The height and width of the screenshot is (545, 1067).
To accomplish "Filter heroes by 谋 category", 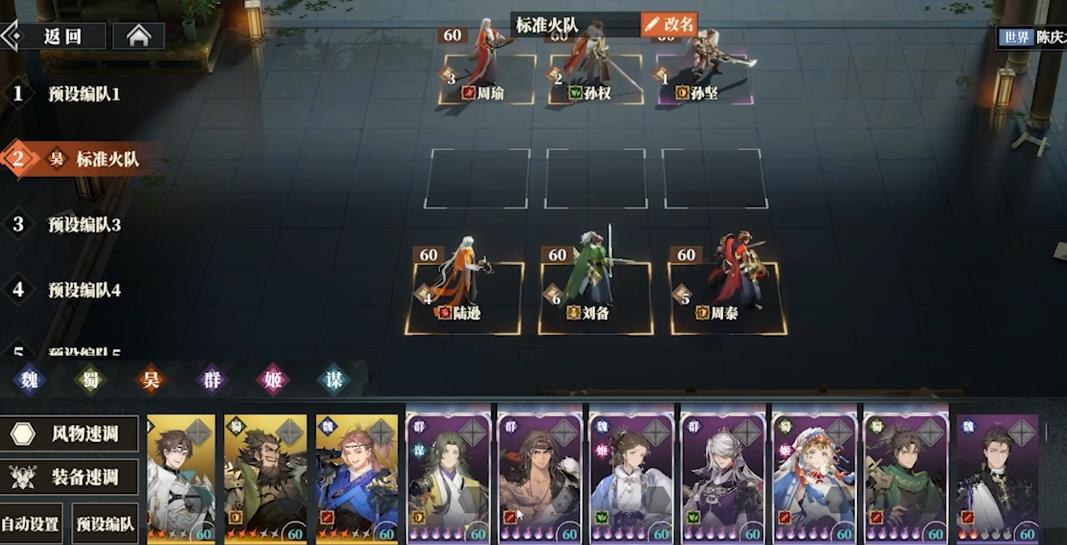I will (x=333, y=380).
